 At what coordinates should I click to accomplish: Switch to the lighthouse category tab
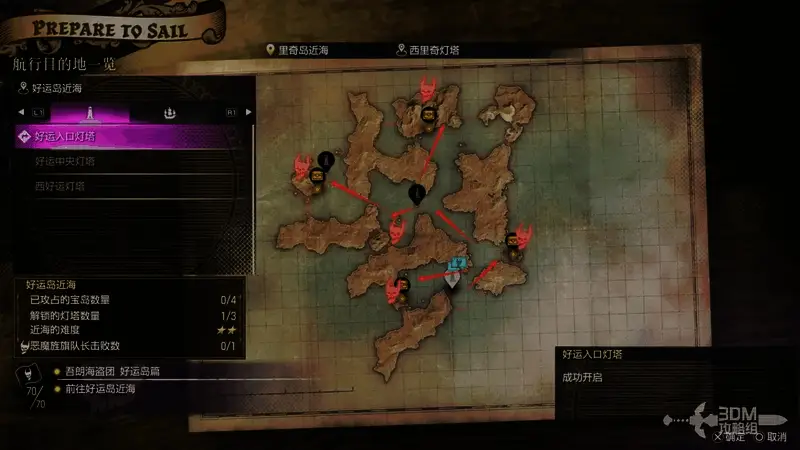click(x=91, y=113)
